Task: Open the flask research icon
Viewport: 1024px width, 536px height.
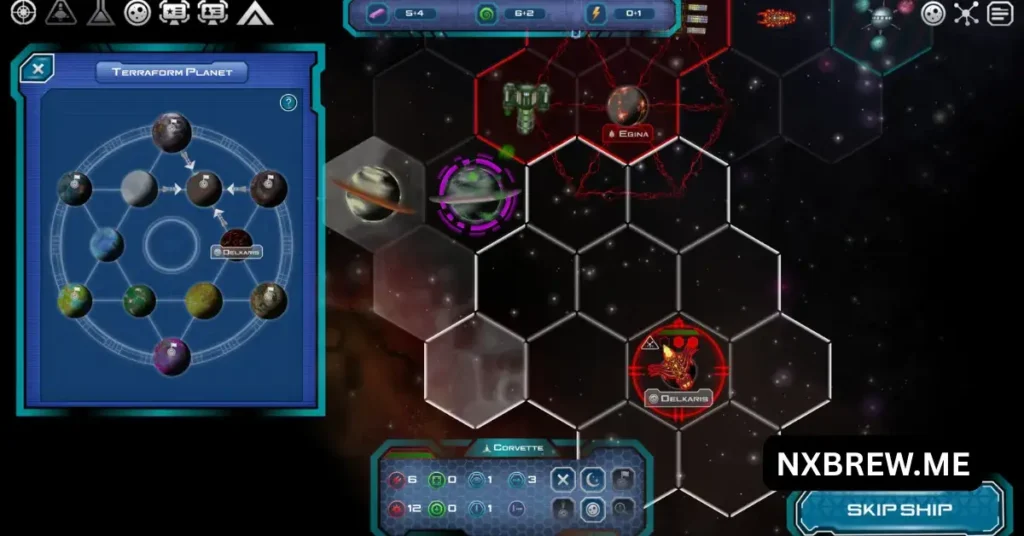Action: (100, 13)
